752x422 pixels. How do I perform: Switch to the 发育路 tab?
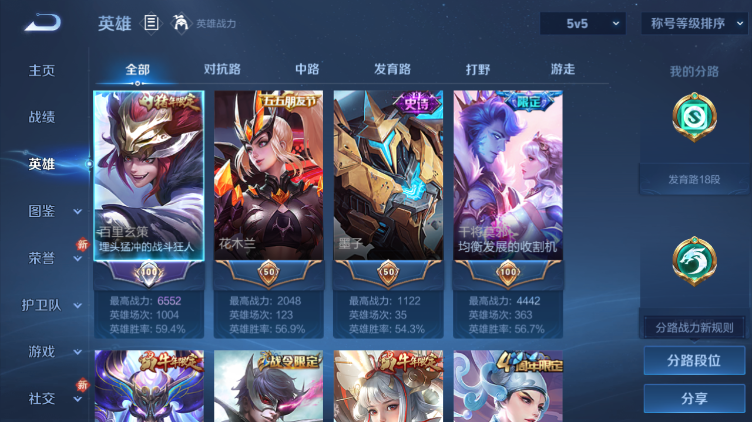pyautogui.click(x=392, y=69)
